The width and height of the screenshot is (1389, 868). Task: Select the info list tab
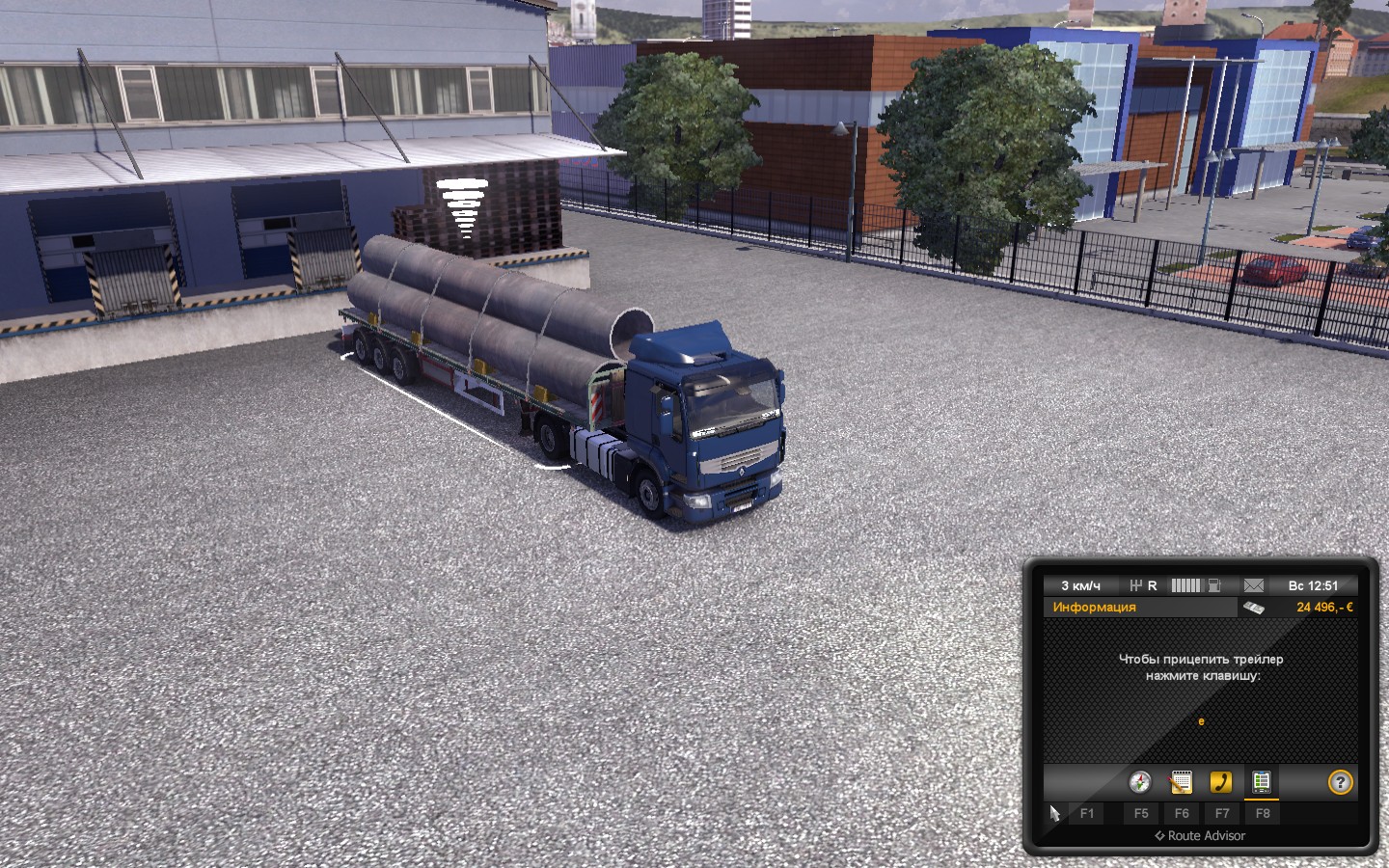(1261, 782)
